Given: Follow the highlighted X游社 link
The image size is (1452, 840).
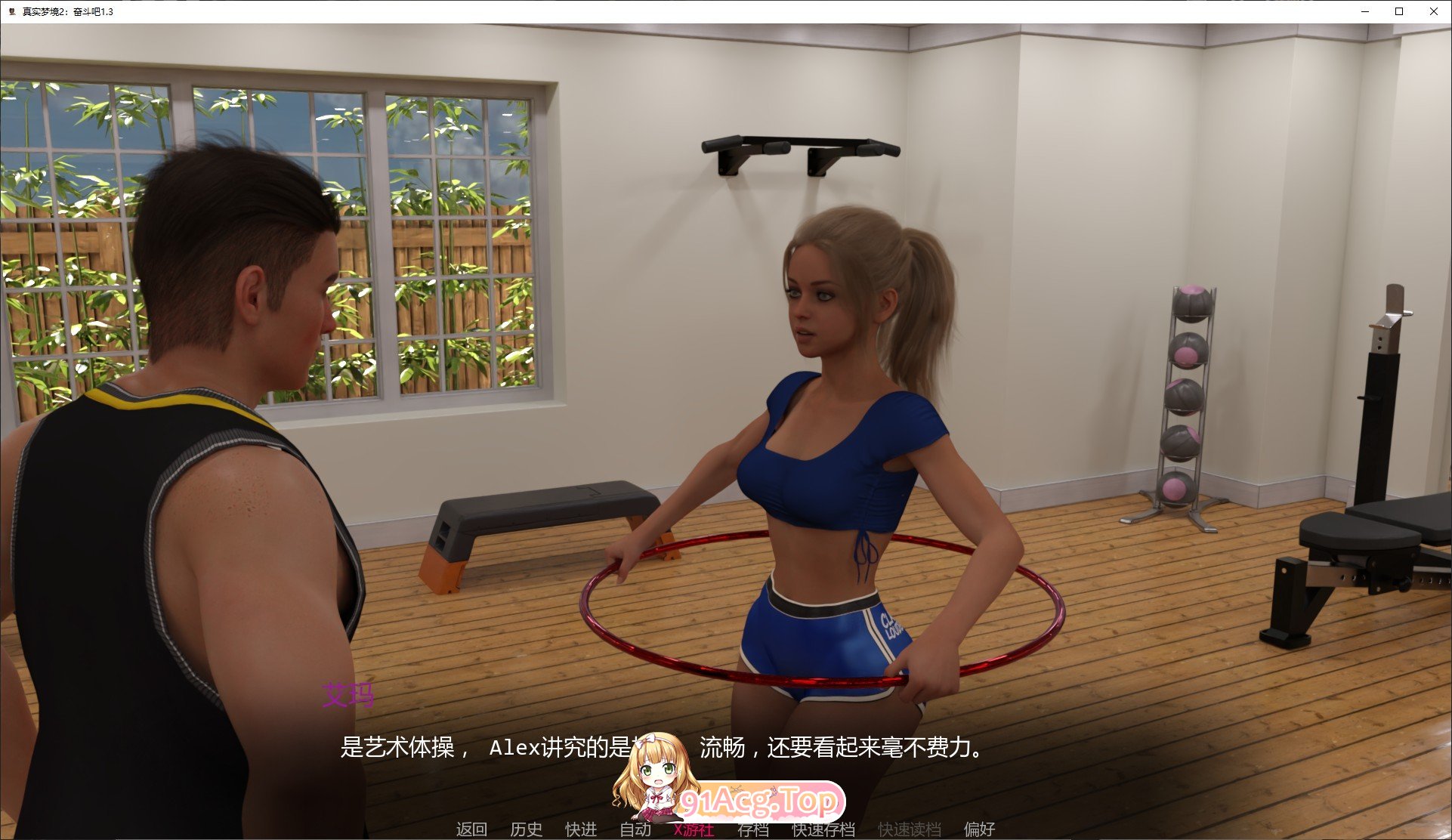Looking at the screenshot, I should [693, 829].
